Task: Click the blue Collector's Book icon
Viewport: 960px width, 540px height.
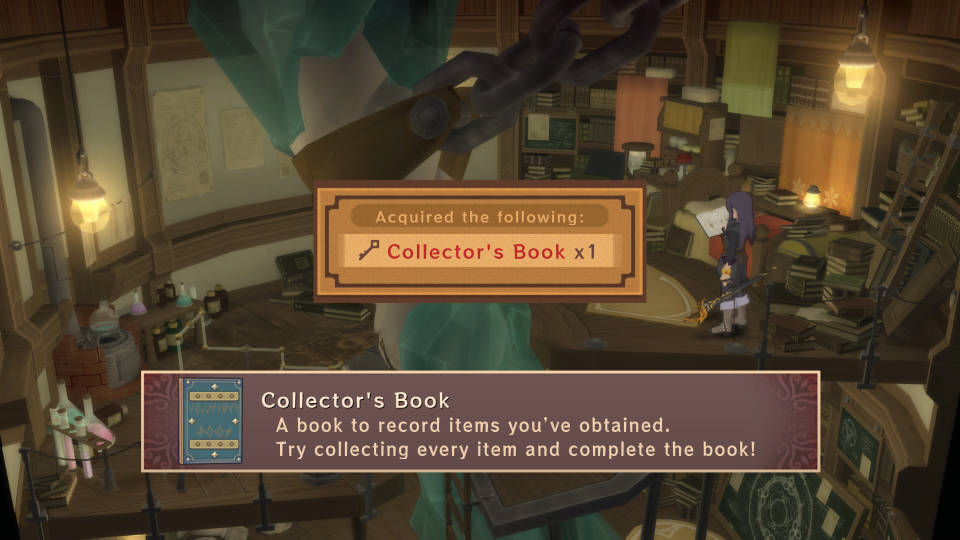Action: click(210, 421)
